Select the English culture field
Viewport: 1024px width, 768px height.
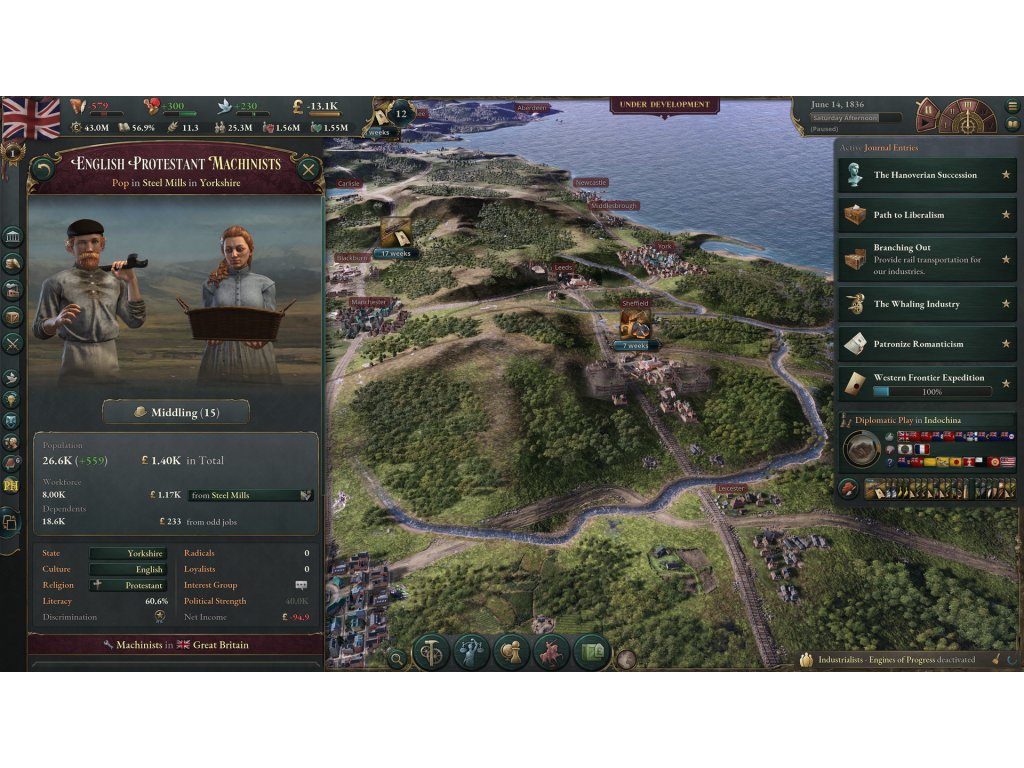127,569
